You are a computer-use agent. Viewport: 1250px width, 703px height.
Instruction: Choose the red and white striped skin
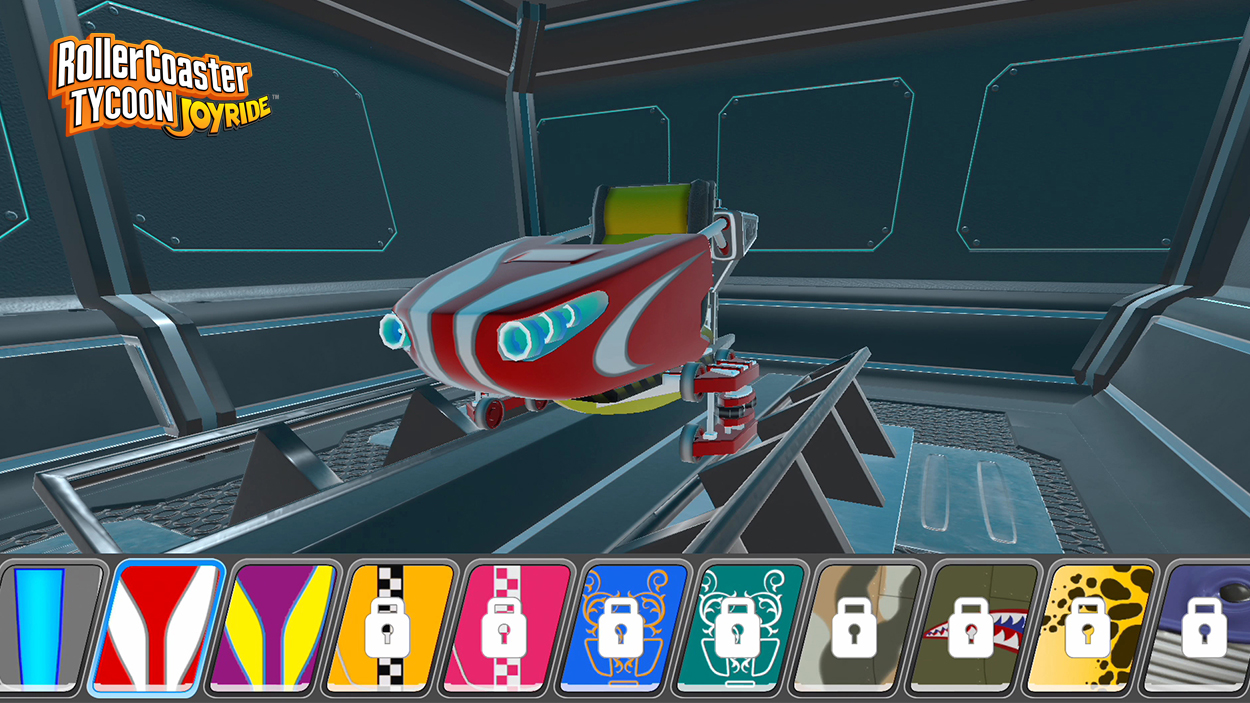coord(156,628)
